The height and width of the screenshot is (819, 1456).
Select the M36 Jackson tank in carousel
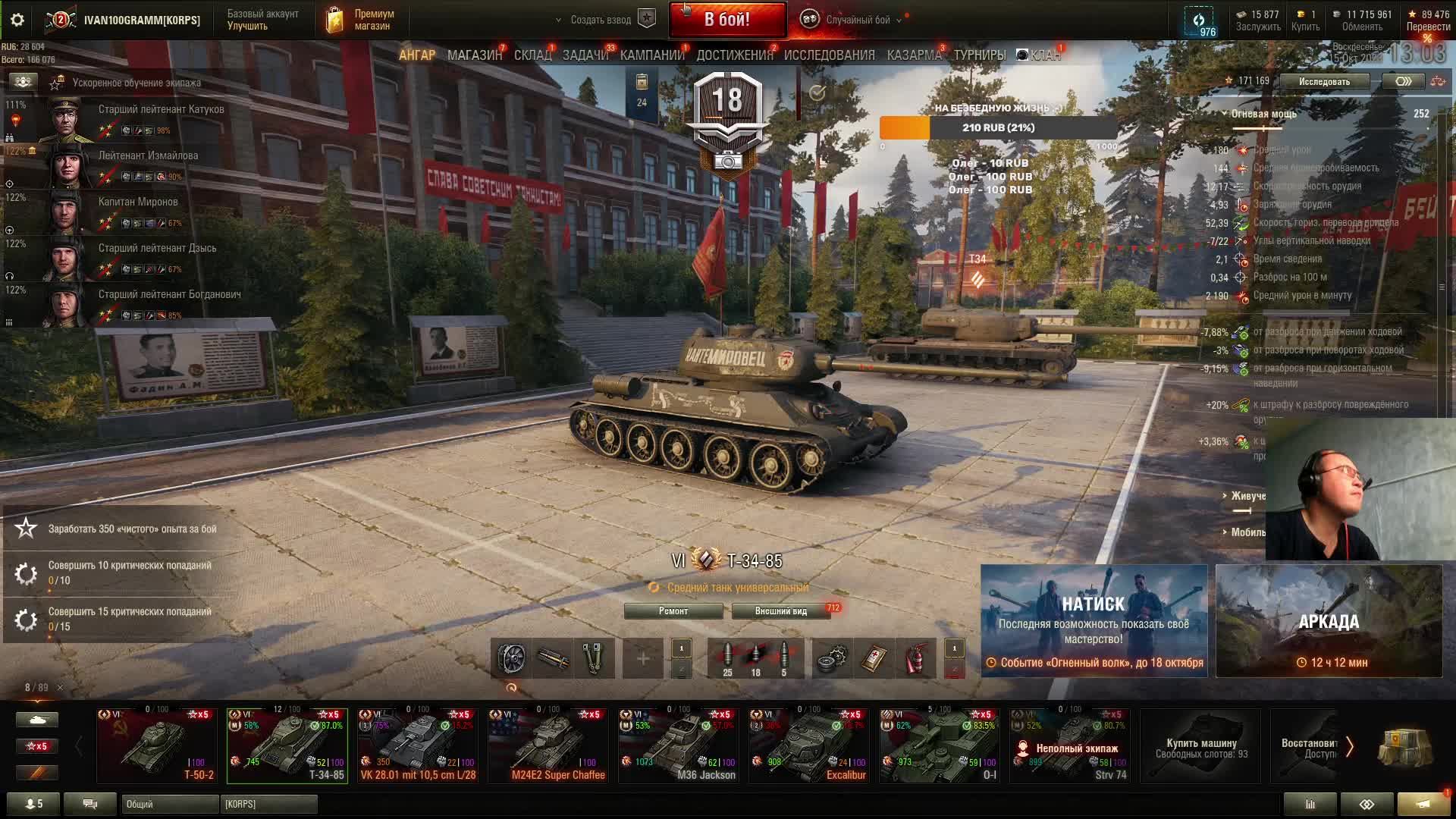point(678,745)
